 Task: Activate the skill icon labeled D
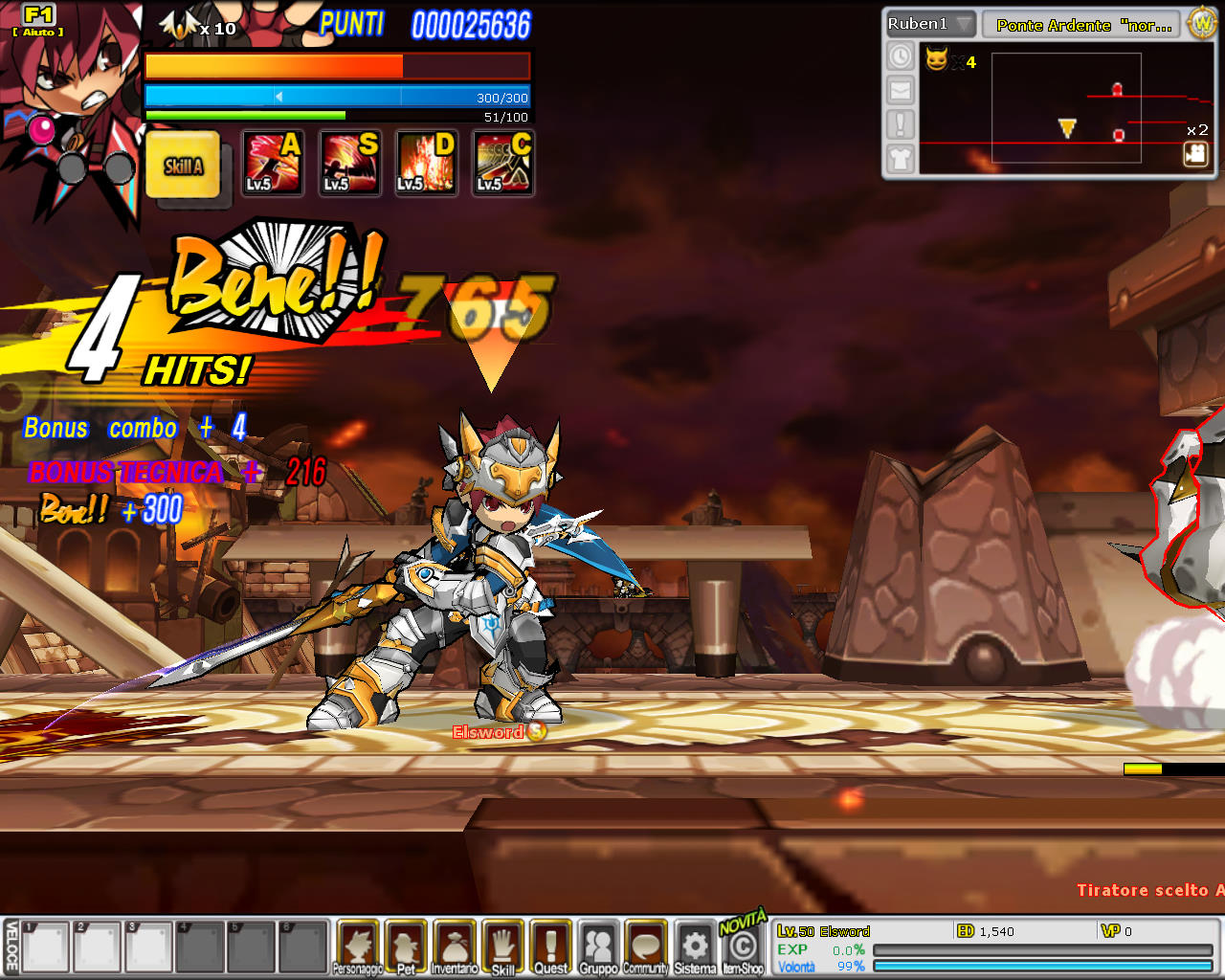[426, 163]
